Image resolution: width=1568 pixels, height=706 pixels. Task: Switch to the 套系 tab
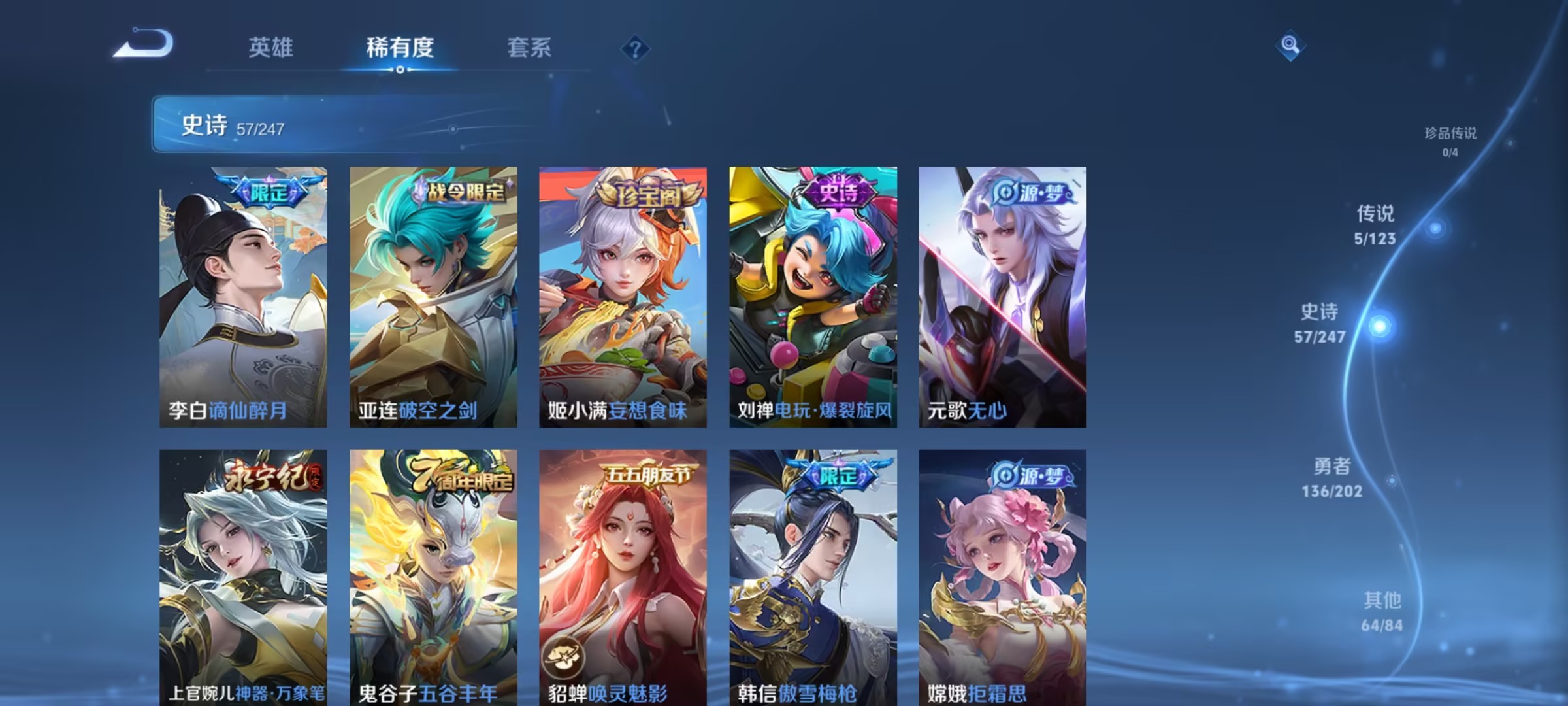point(529,48)
